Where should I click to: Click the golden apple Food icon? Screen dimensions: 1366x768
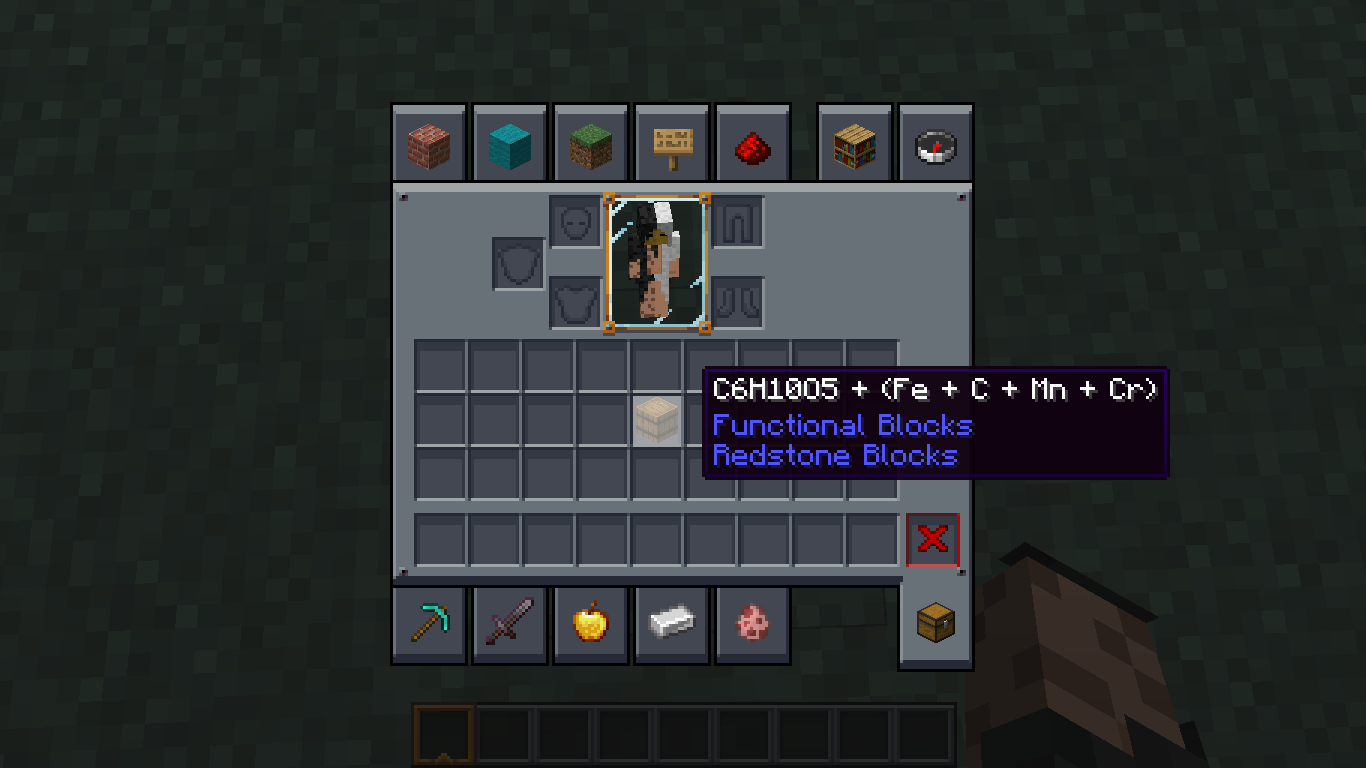pos(591,623)
